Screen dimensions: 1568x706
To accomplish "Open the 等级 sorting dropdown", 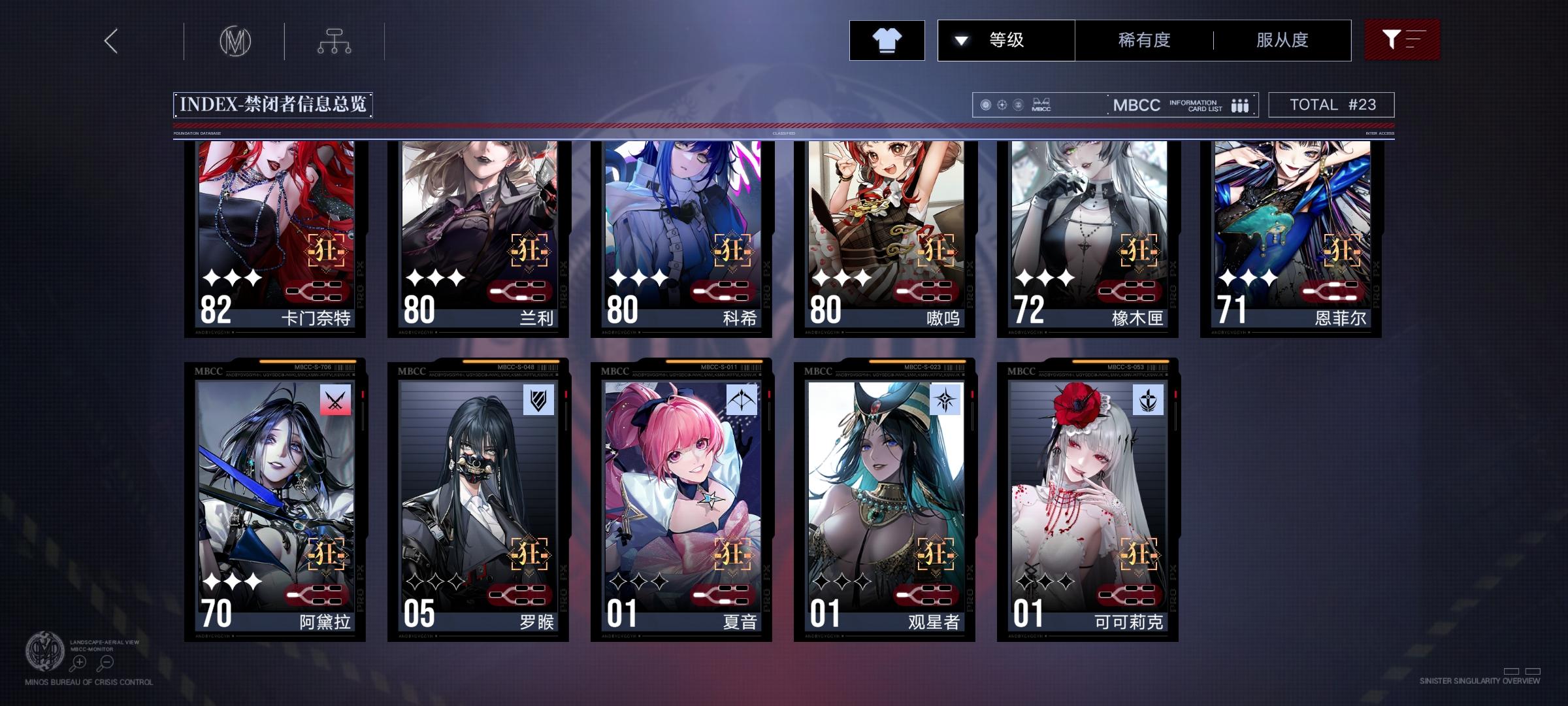I will (x=1006, y=40).
